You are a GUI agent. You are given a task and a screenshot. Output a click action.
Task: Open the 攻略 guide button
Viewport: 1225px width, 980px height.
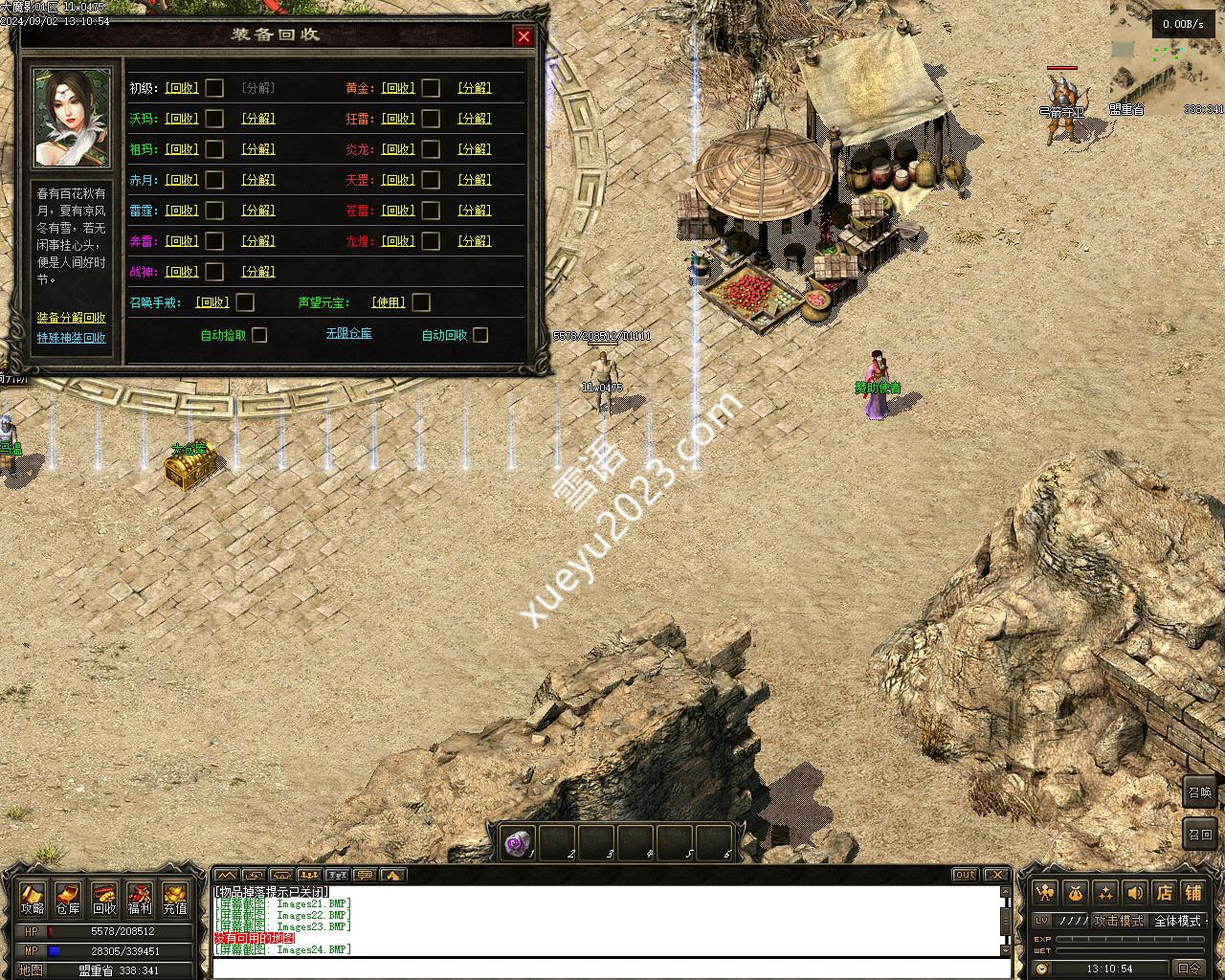(33, 900)
